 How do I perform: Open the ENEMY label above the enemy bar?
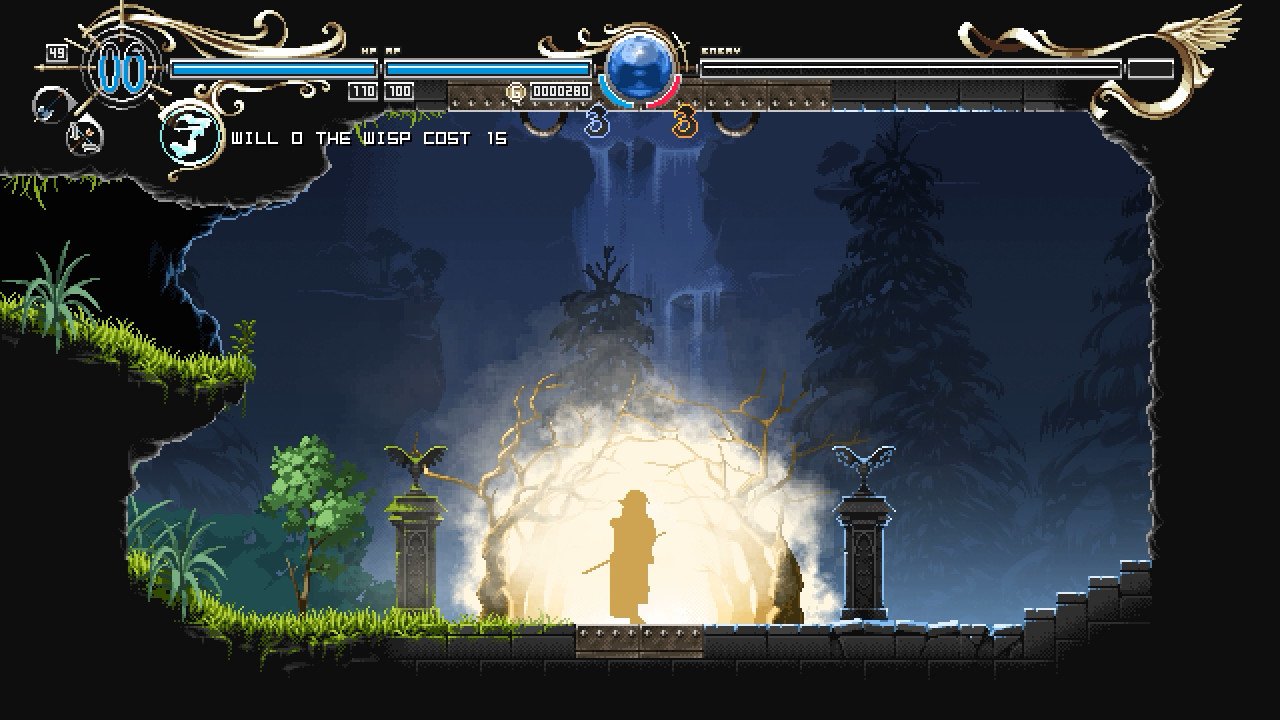click(722, 49)
